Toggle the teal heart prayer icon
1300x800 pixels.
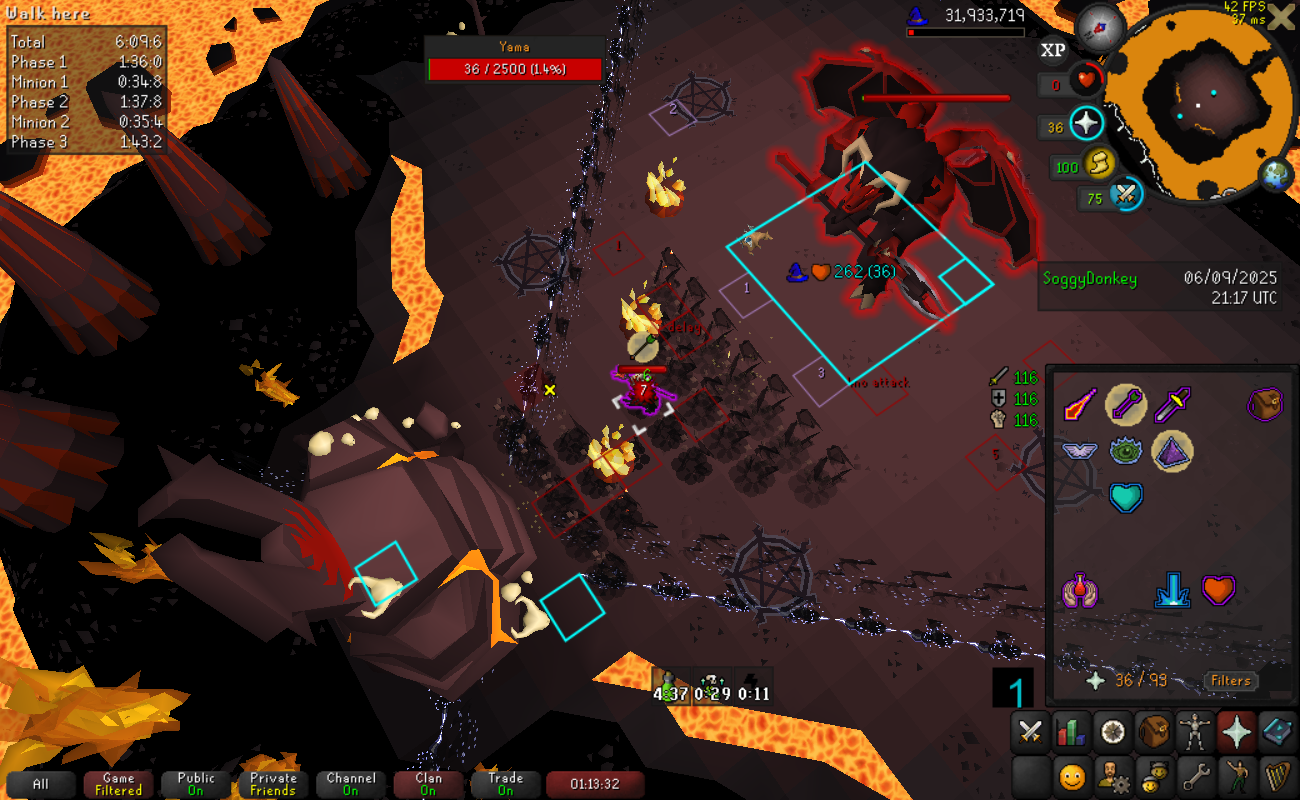pos(1126,497)
